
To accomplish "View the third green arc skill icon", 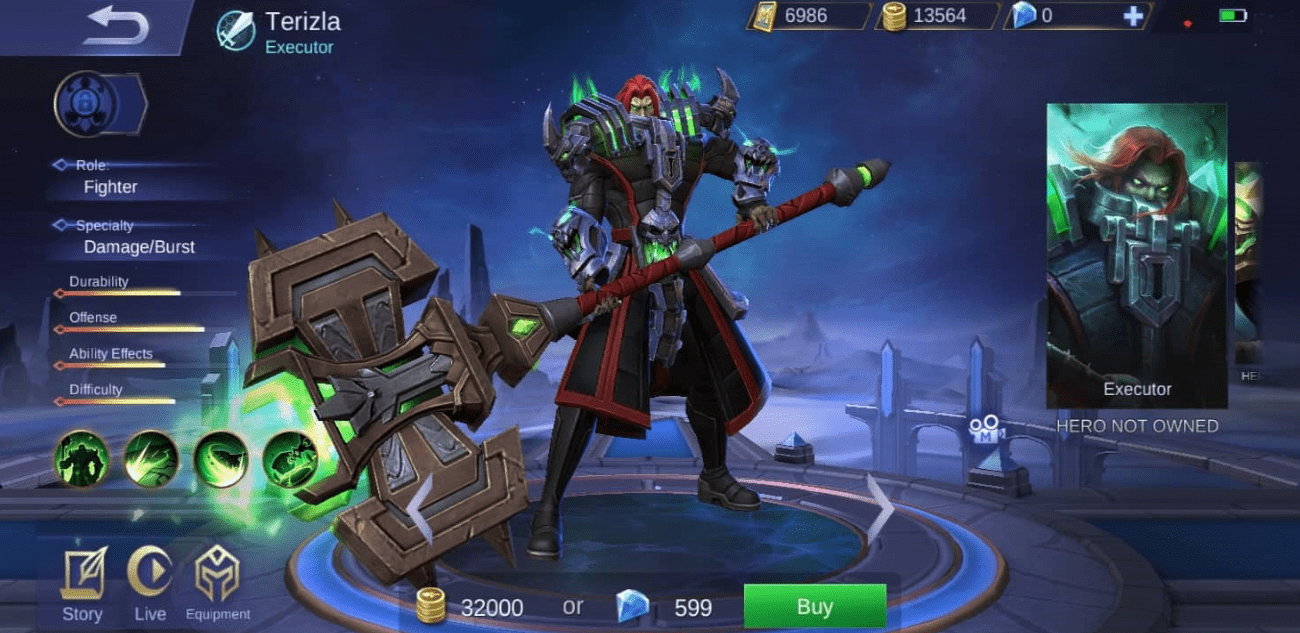I will click(220, 459).
